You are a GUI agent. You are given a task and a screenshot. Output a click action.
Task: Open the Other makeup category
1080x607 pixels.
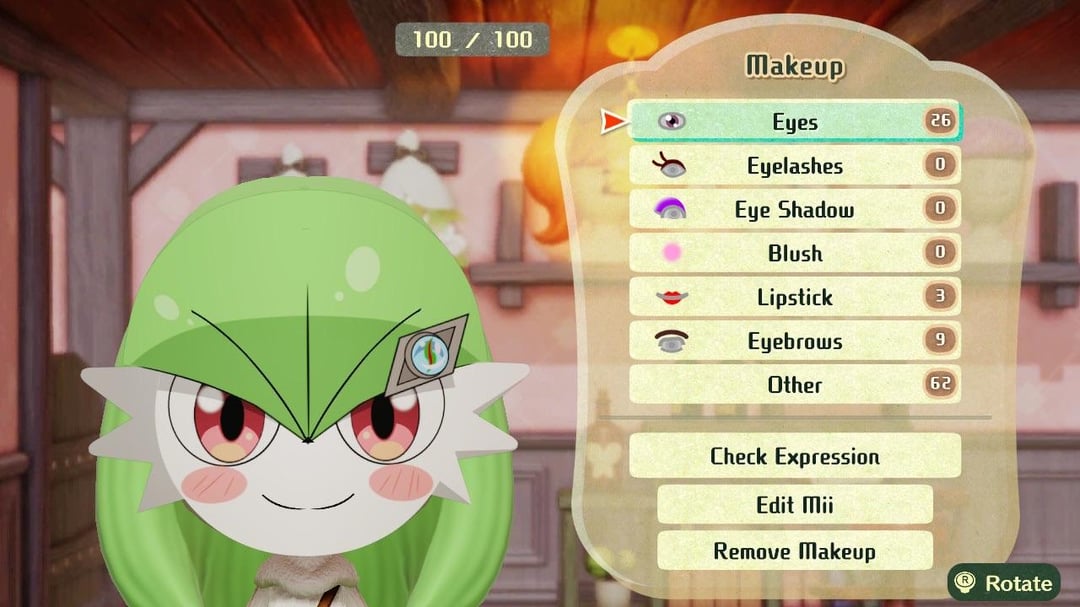click(795, 385)
